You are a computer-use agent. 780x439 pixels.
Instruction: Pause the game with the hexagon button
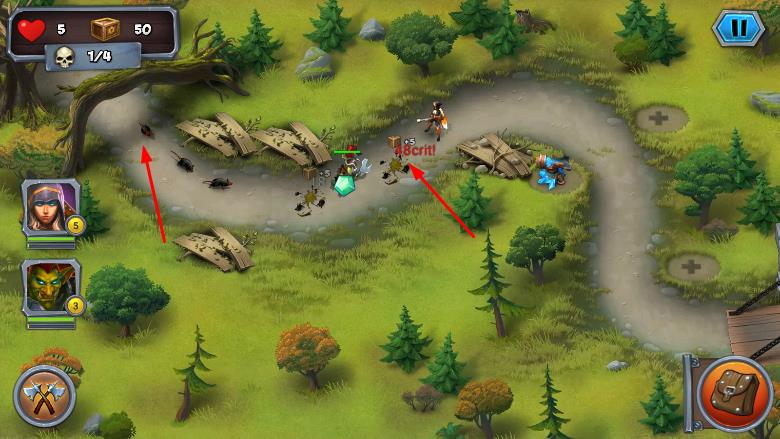[x=738, y=28]
